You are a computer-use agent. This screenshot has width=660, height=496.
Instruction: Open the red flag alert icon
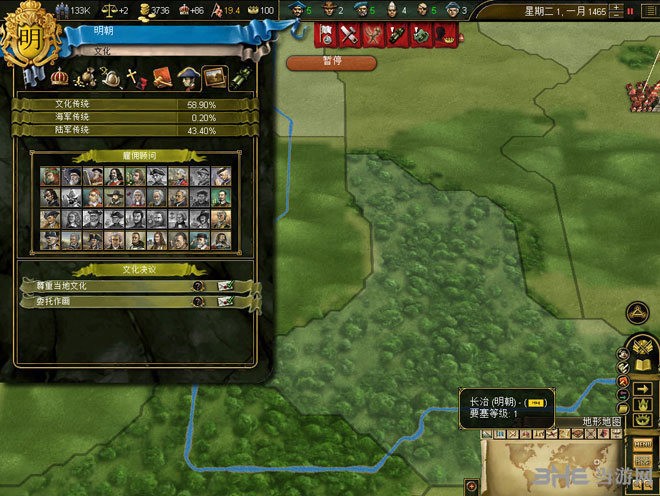[327, 35]
